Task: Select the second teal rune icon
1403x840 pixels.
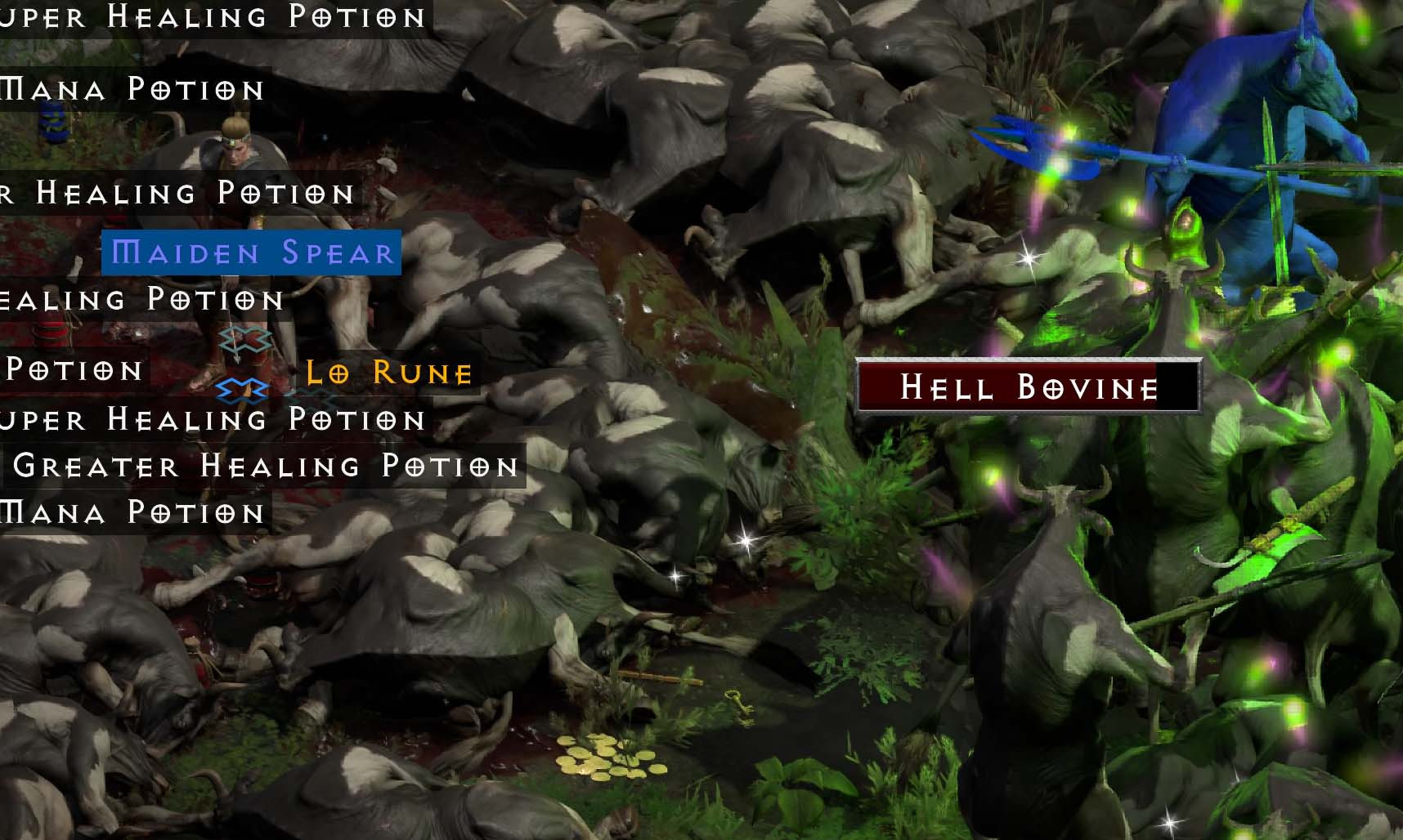Action: [243, 390]
